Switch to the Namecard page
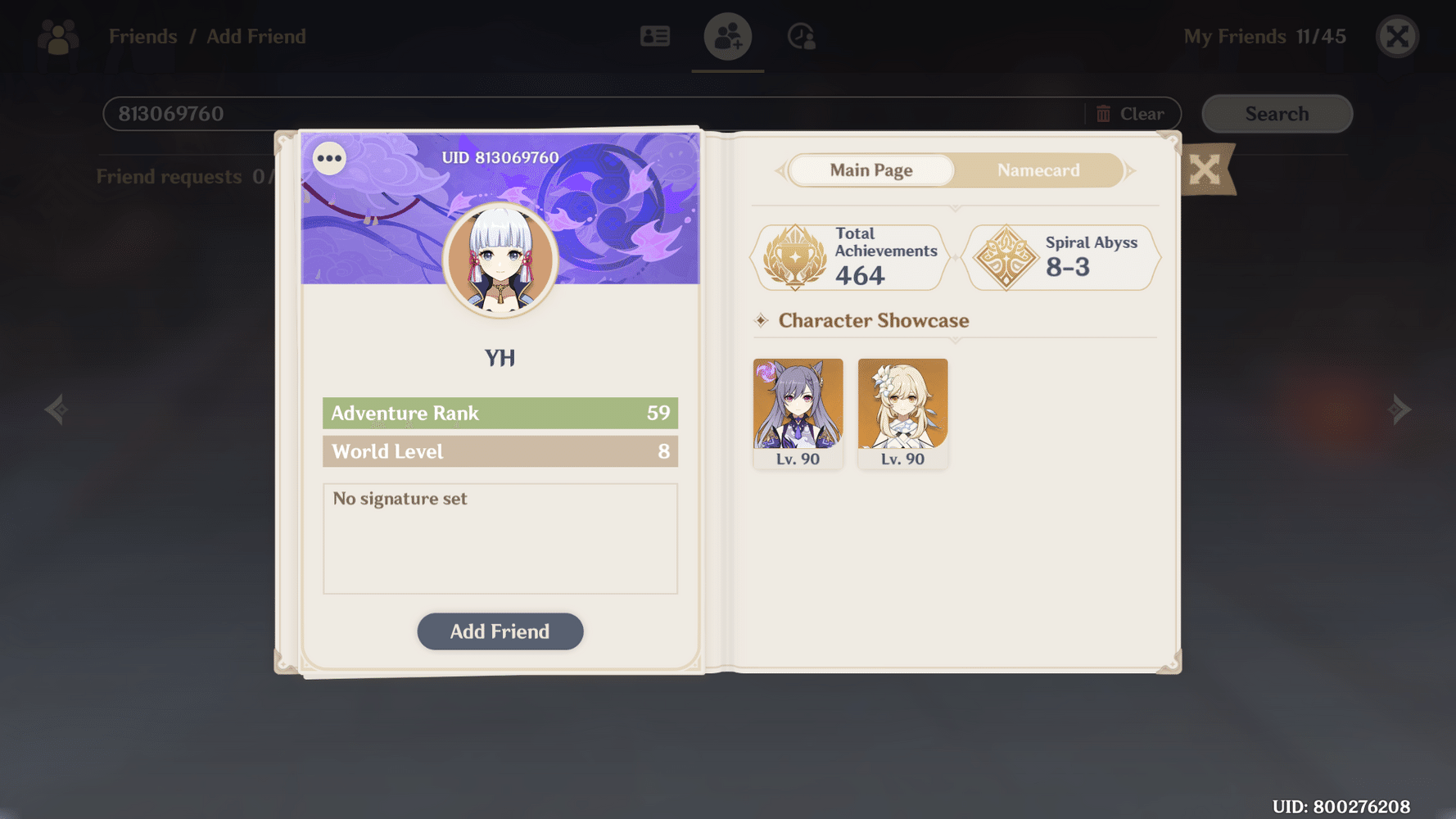 1038,170
